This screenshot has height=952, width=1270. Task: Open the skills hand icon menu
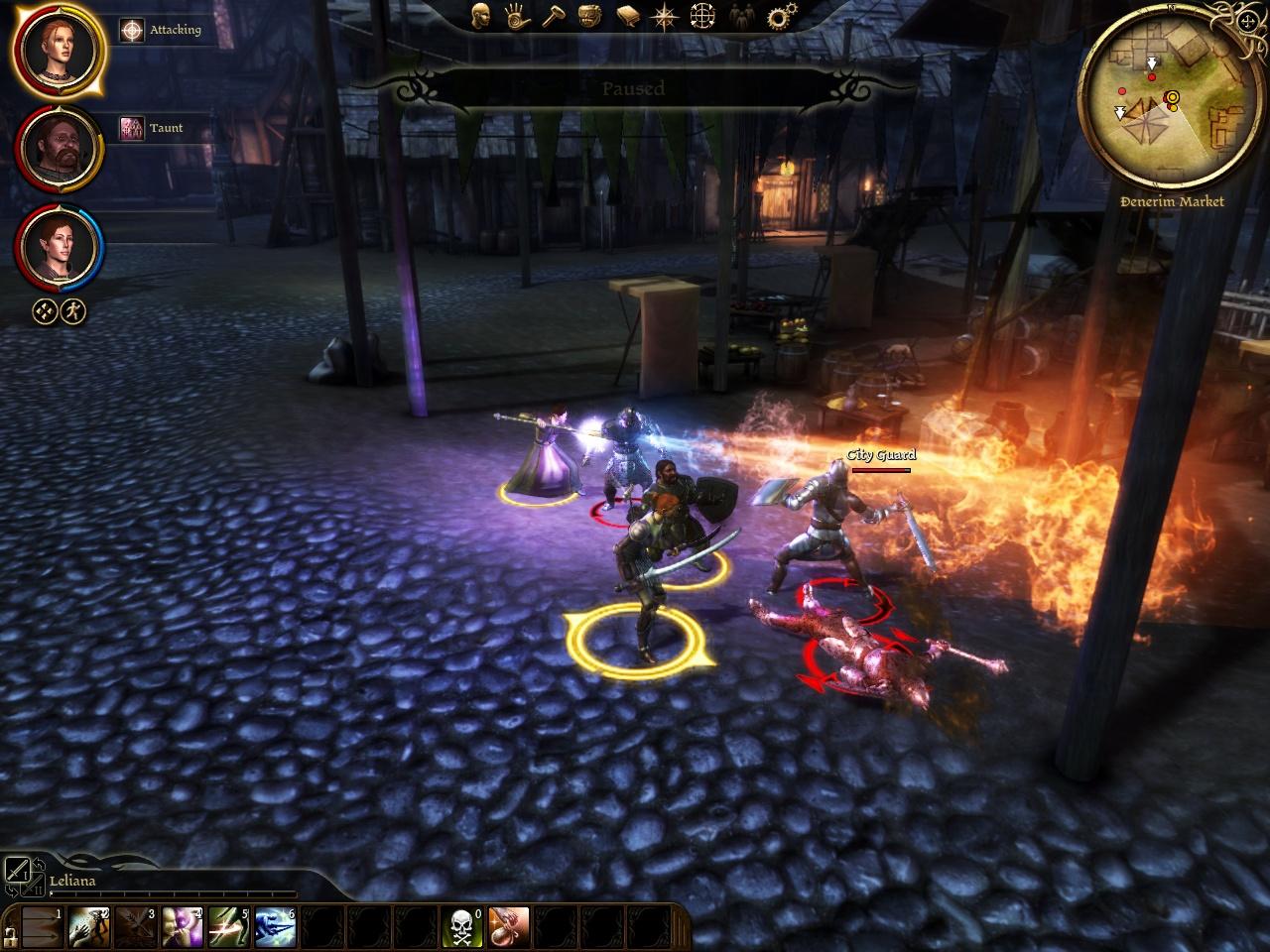(517, 15)
